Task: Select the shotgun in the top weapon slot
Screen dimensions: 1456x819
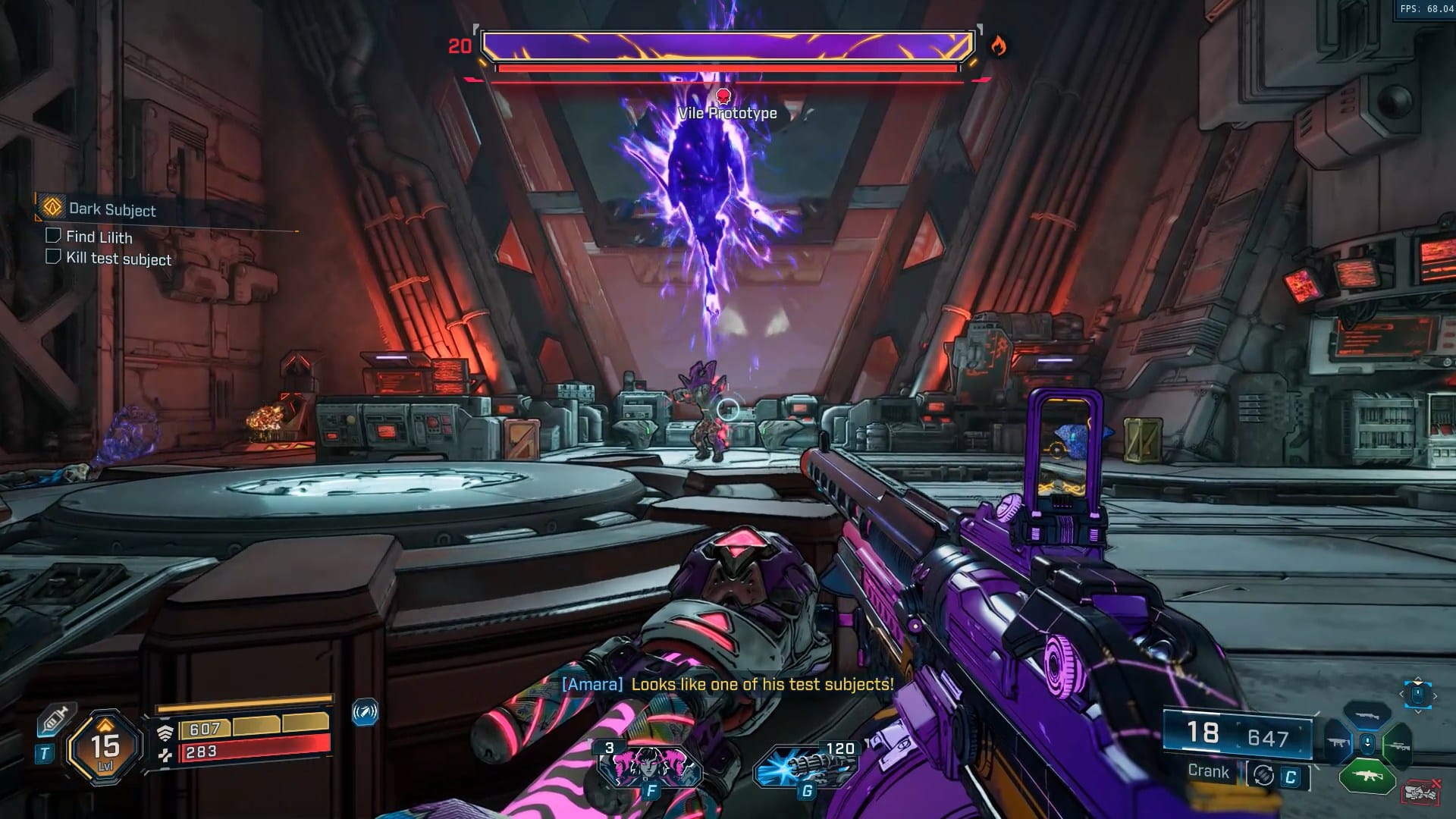Action: point(1367,714)
